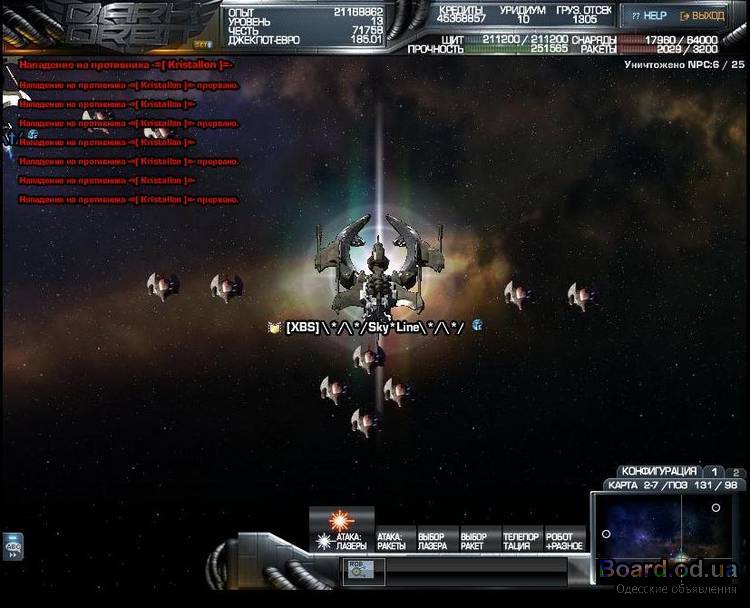
Task: Open the ВЫБОР ЛАЗЕРА laser selection
Action: click(432, 540)
